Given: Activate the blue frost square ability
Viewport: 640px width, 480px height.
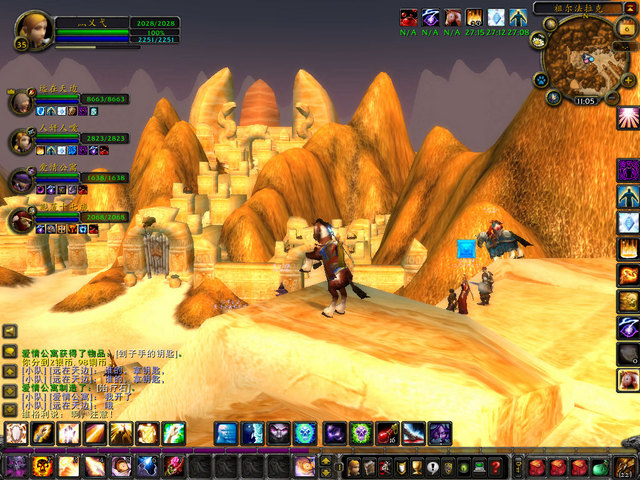Looking at the screenshot, I should (x=226, y=434).
